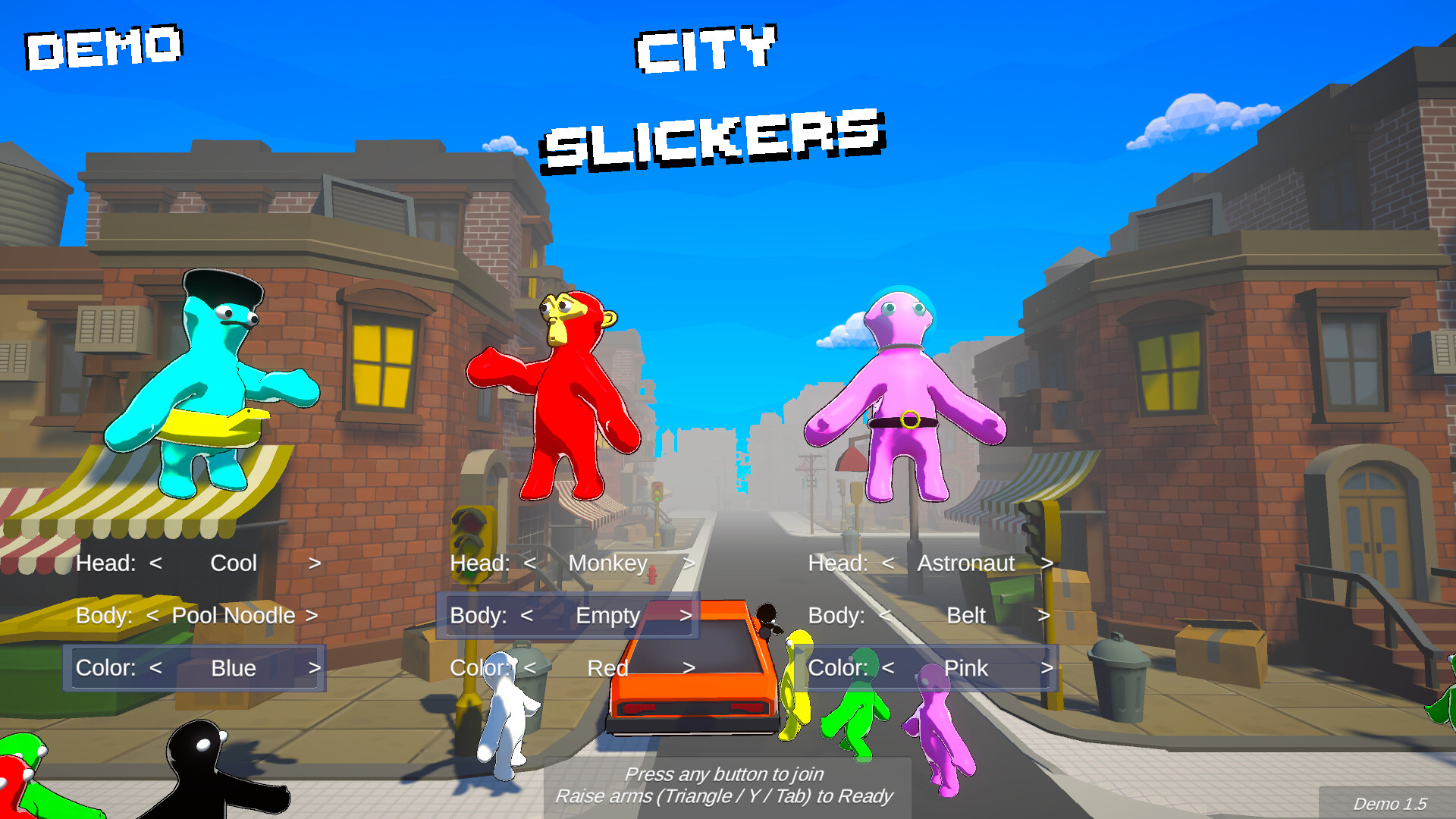The width and height of the screenshot is (1456, 819).
Task: Click left arrow beside Color "Red"
Action: (531, 668)
